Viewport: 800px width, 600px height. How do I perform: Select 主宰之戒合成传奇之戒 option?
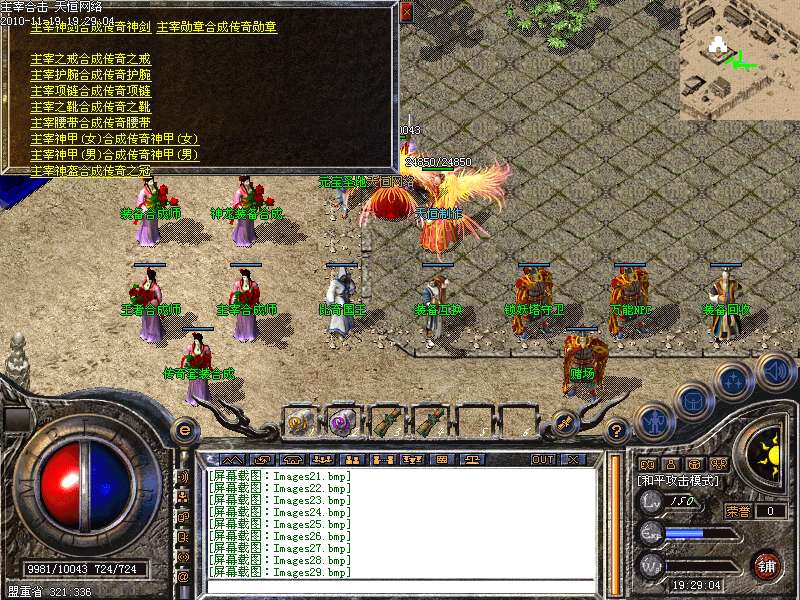90,59
